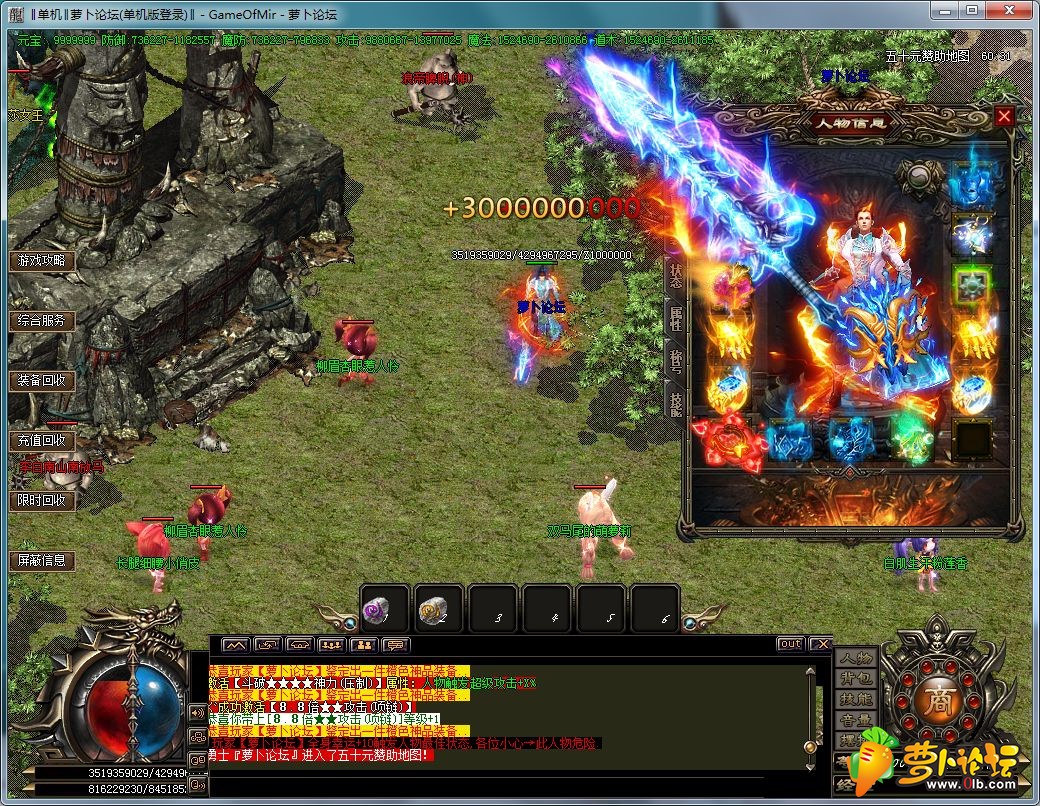
Task: Open the 人物 character menu button
Action: click(x=855, y=659)
